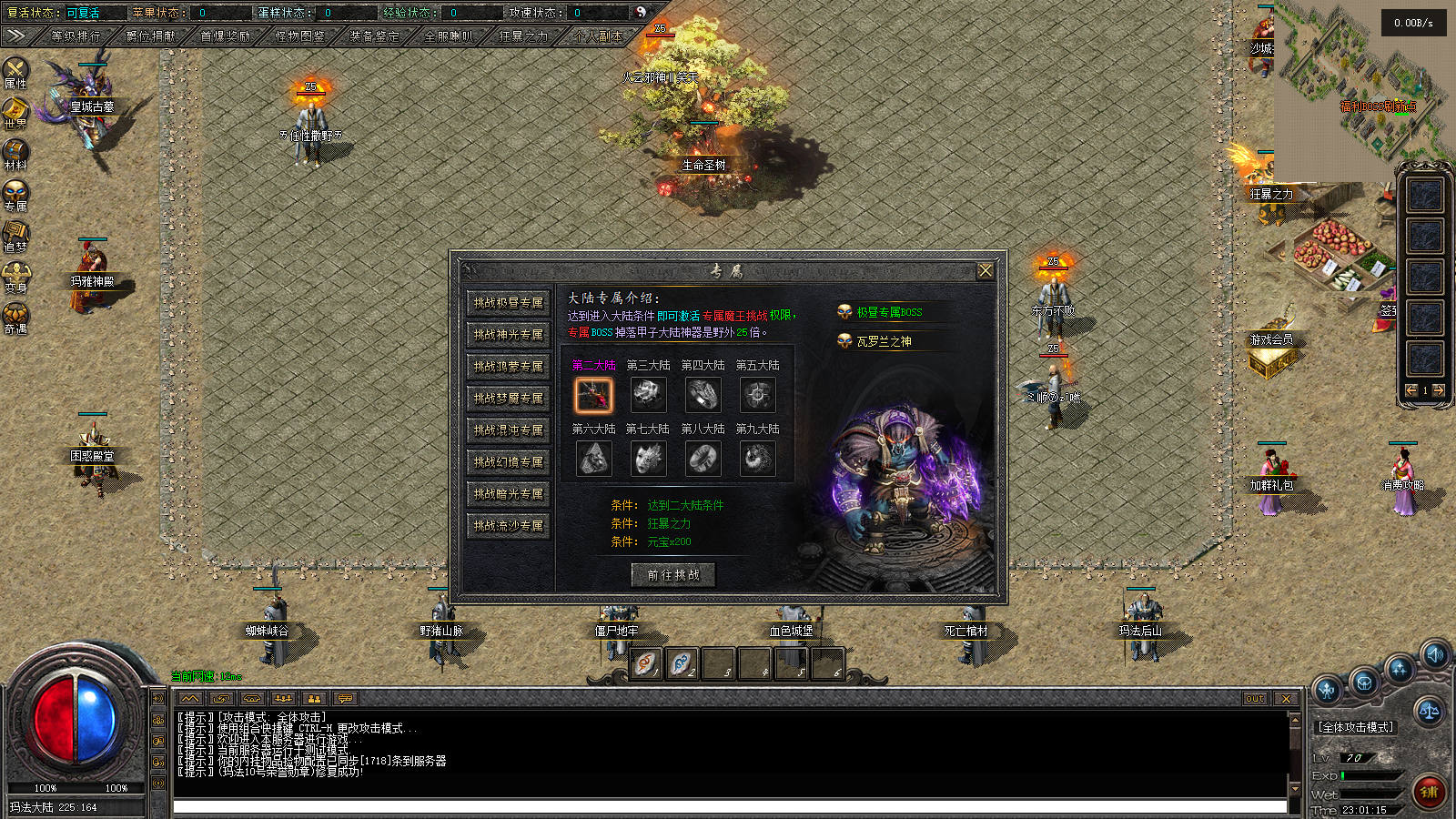The height and width of the screenshot is (819, 1456).
Task: Open the 个人副本 menu
Action: tap(598, 36)
